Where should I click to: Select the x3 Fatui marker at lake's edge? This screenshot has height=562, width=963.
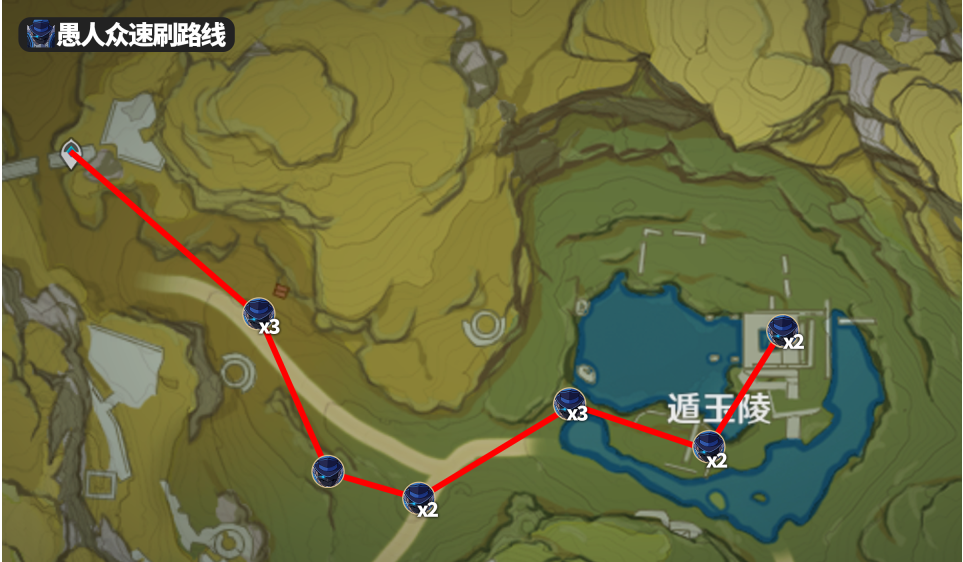[570, 404]
